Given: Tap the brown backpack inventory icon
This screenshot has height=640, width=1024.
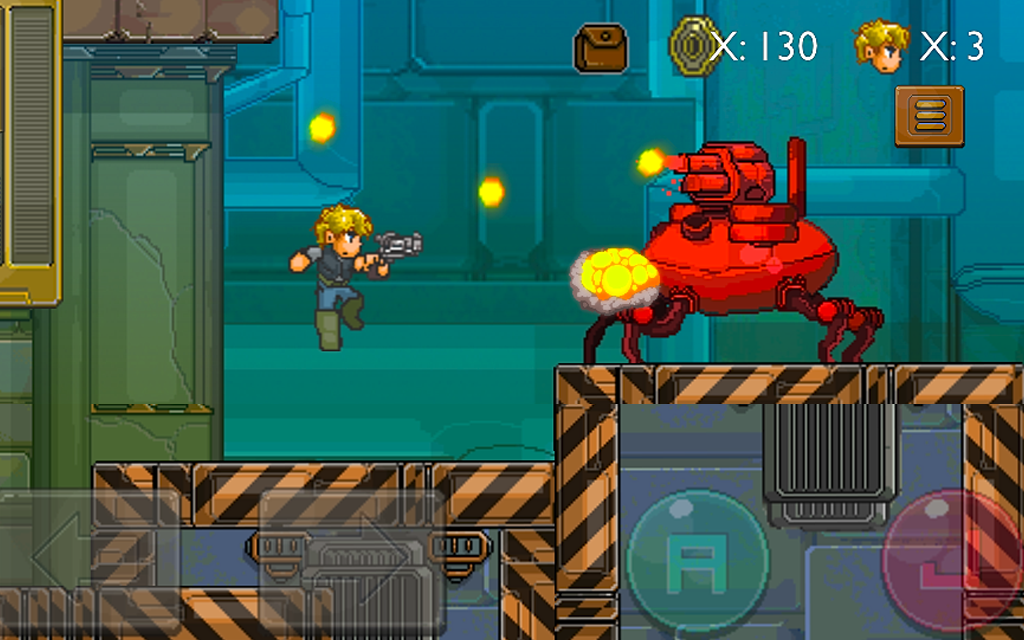Looking at the screenshot, I should tap(599, 49).
